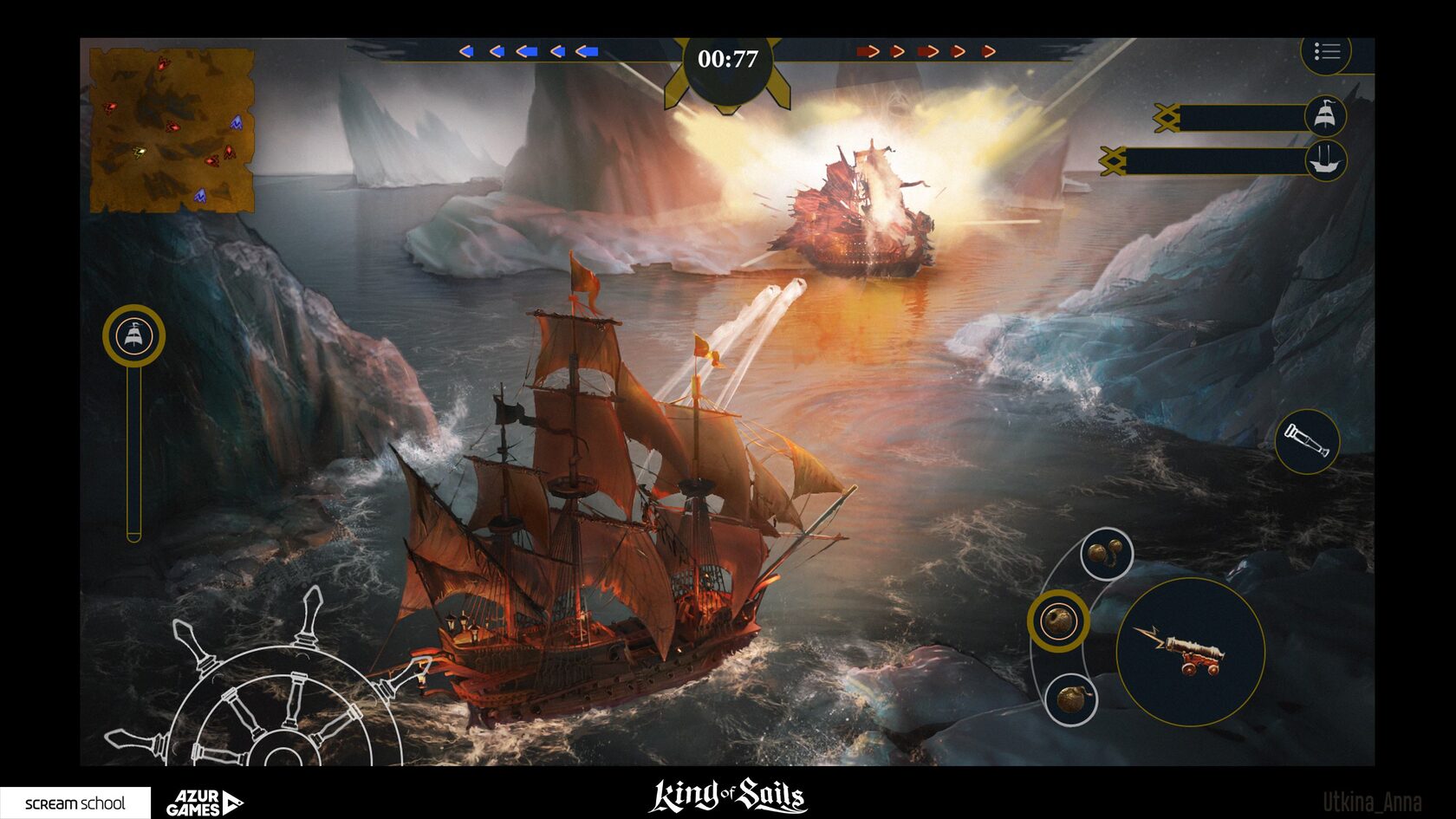Choose the round cannonball ammo
The width and height of the screenshot is (1456, 819).
1058,621
